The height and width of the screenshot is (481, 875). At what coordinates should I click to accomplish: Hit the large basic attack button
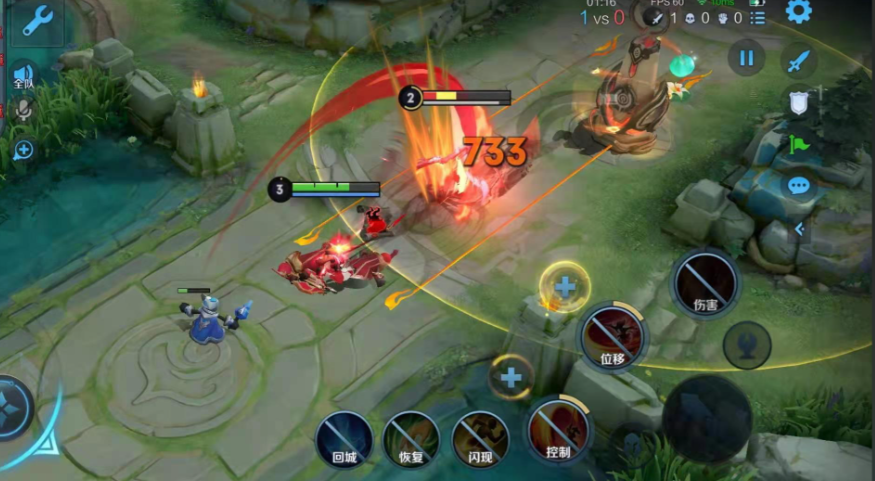click(x=707, y=418)
